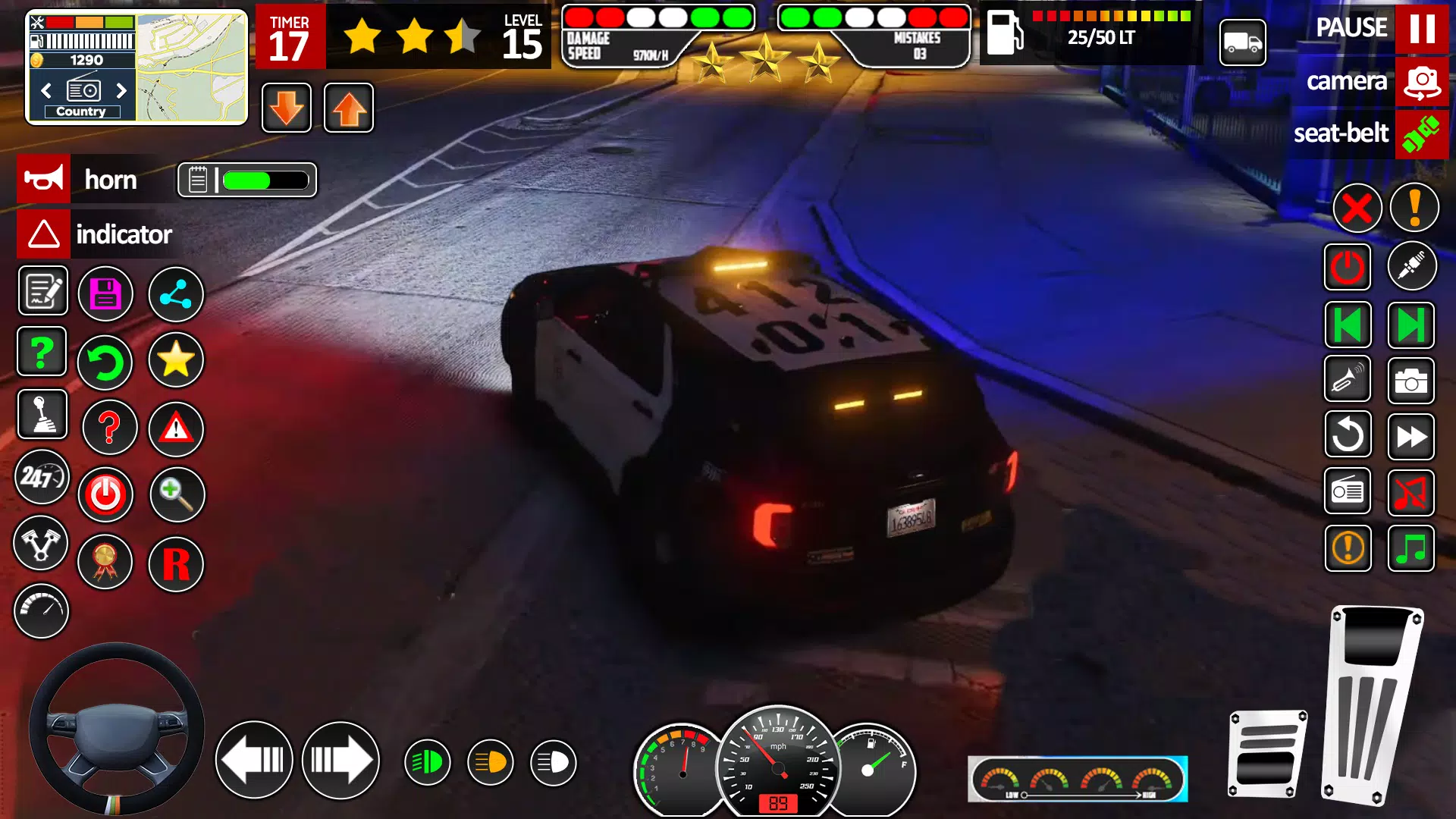Tap the share icon
Image resolution: width=1456 pixels, height=819 pixels.
coord(176,293)
